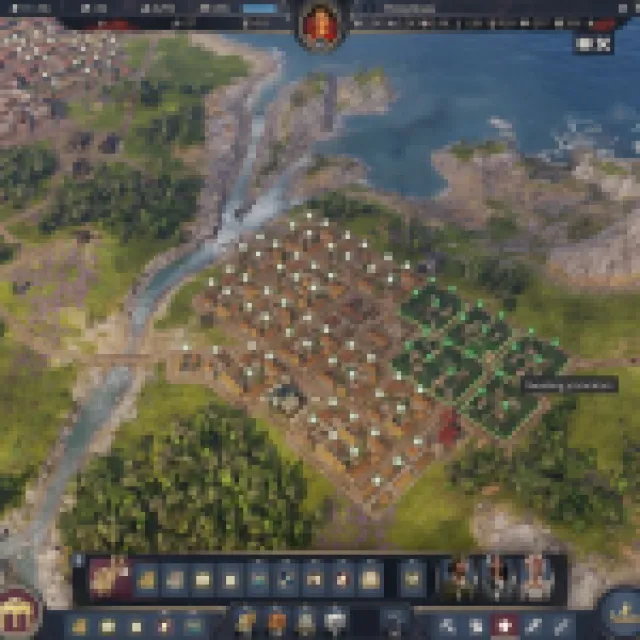Screen dimensions: 640x640
Task: Toggle the red highlighted tool button
Action: pos(507,625)
